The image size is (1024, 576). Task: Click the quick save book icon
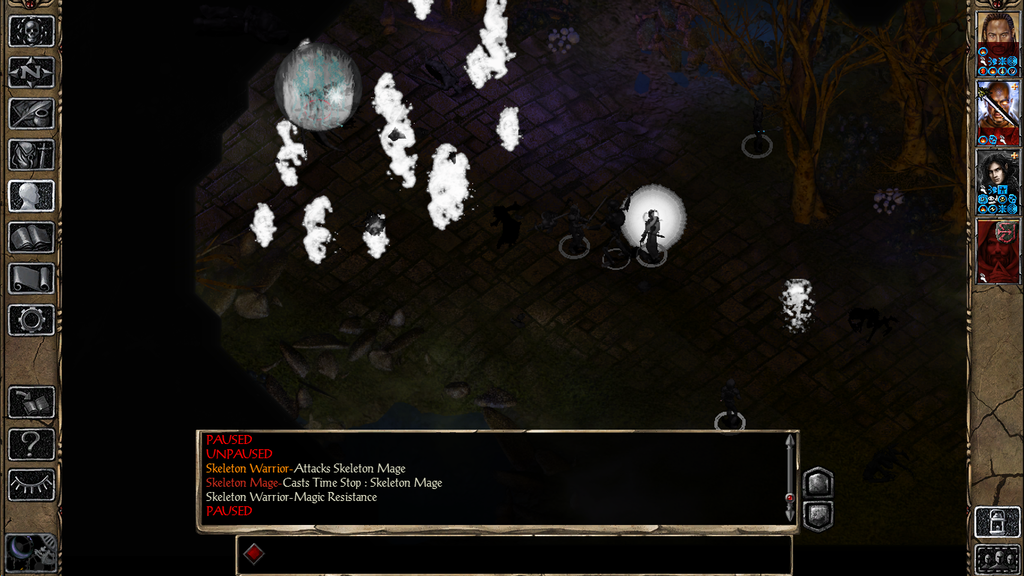(31, 403)
